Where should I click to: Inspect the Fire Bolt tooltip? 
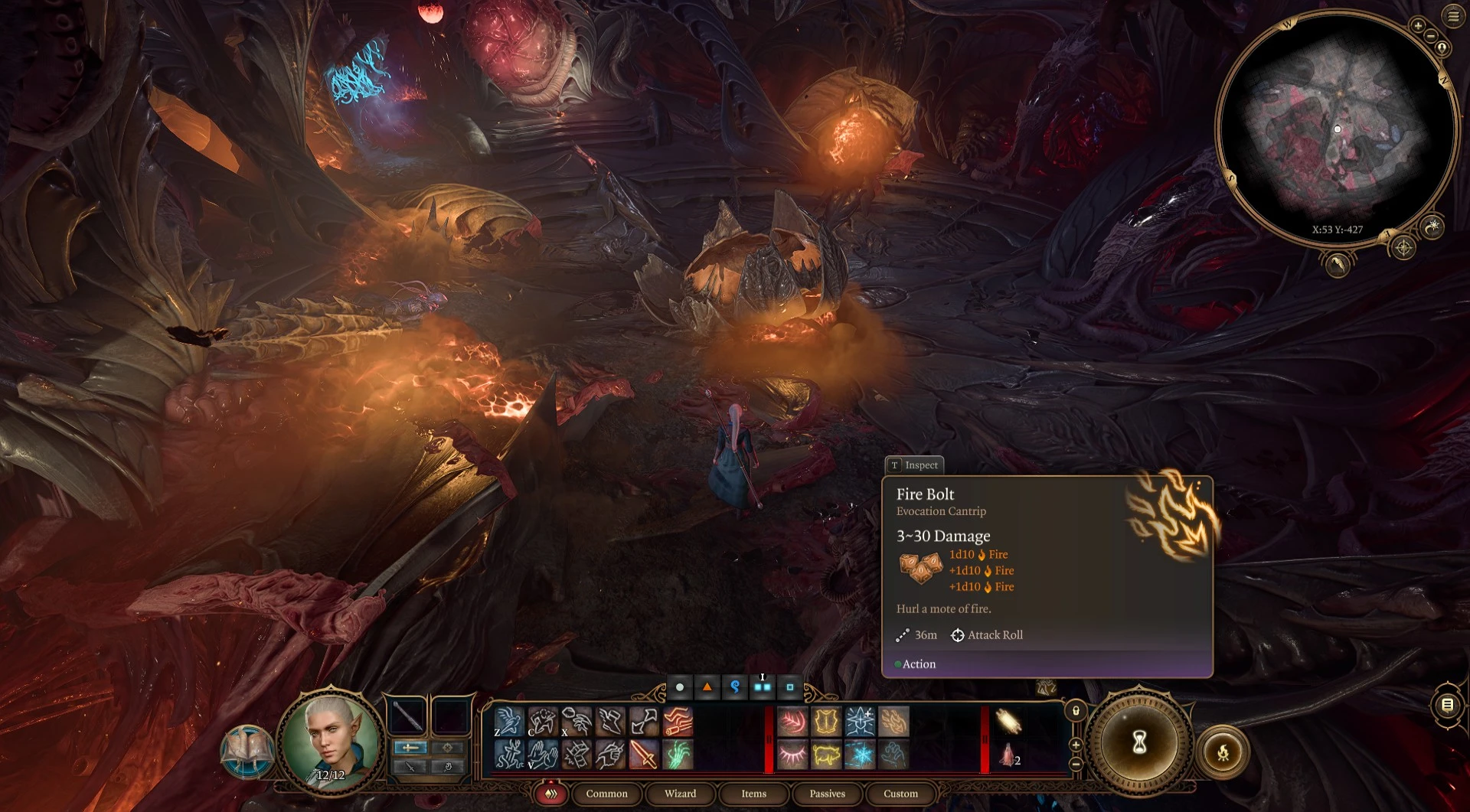914,465
